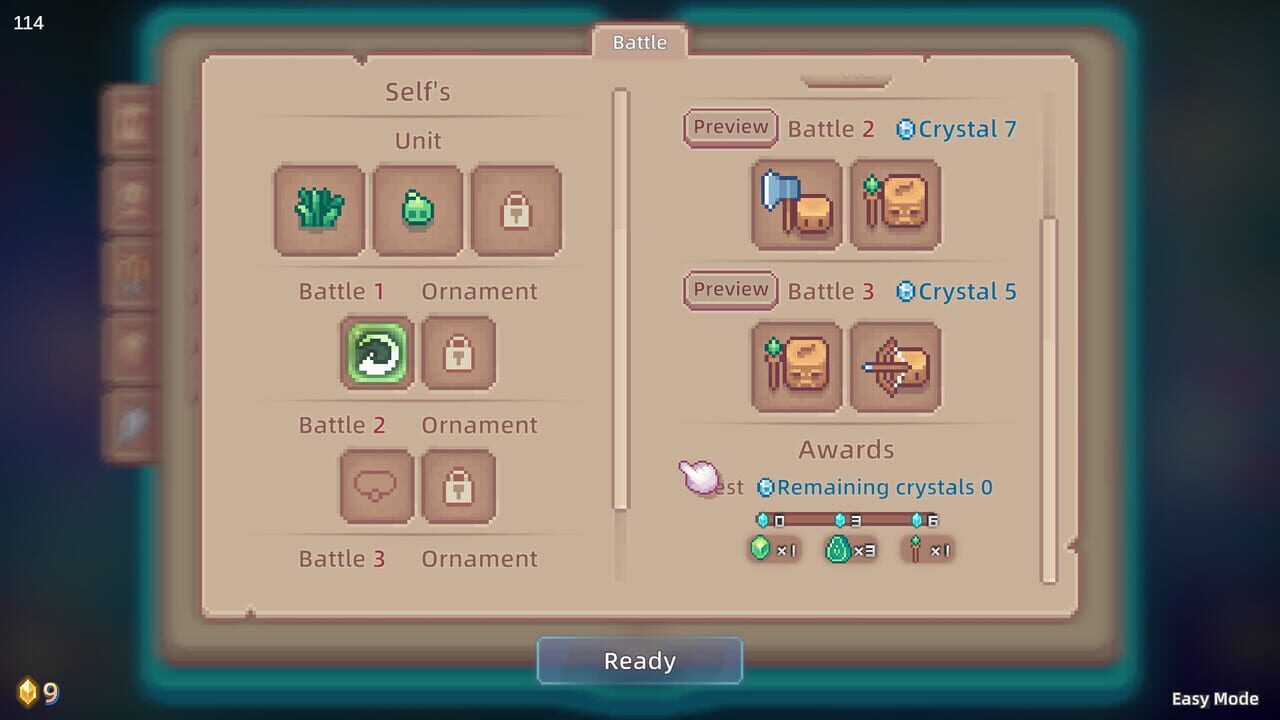Switch to the Battle tab at the top
The image size is (1280, 720).
click(639, 42)
